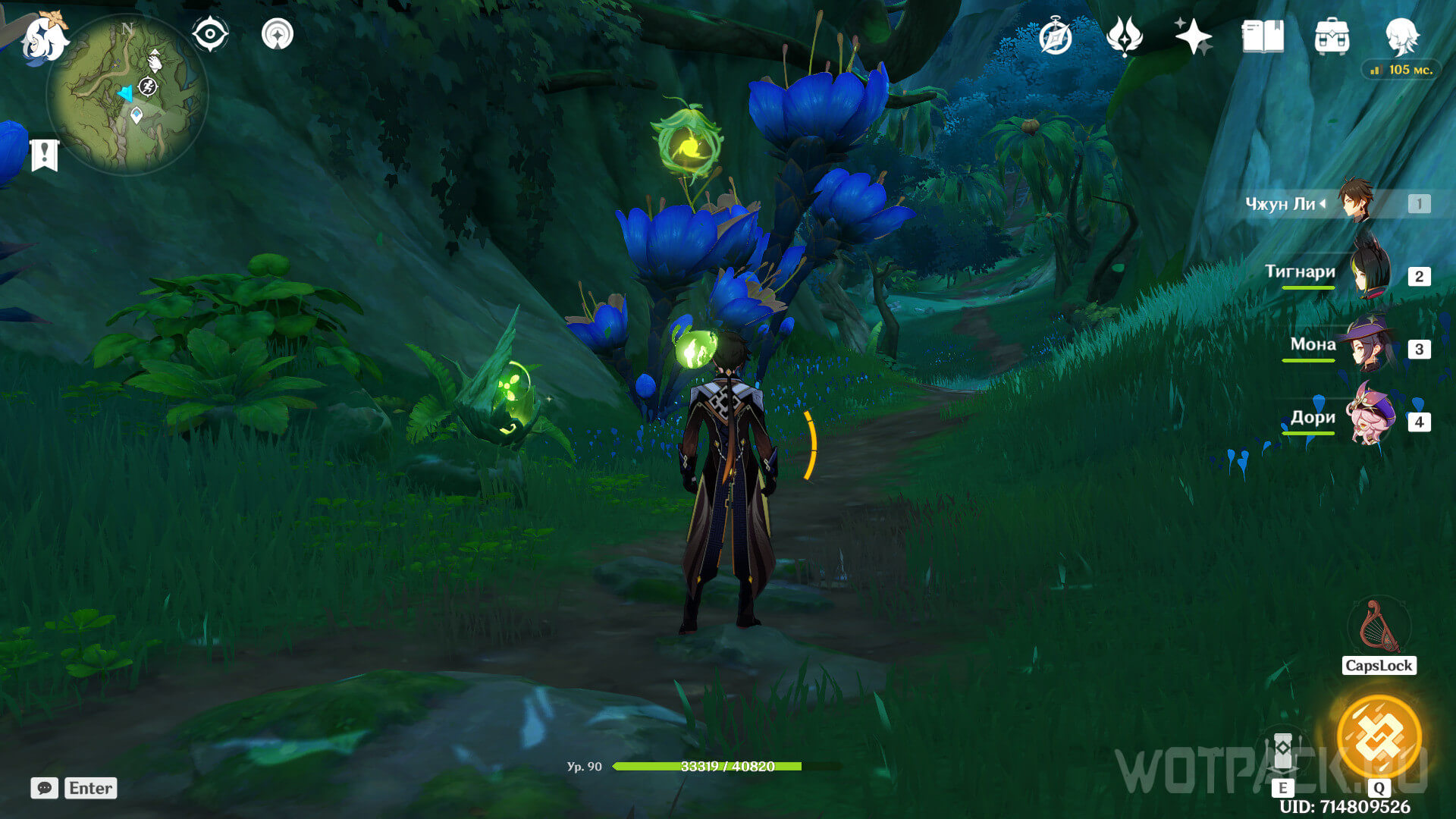Open the quest navigation banner icon

click(x=45, y=155)
